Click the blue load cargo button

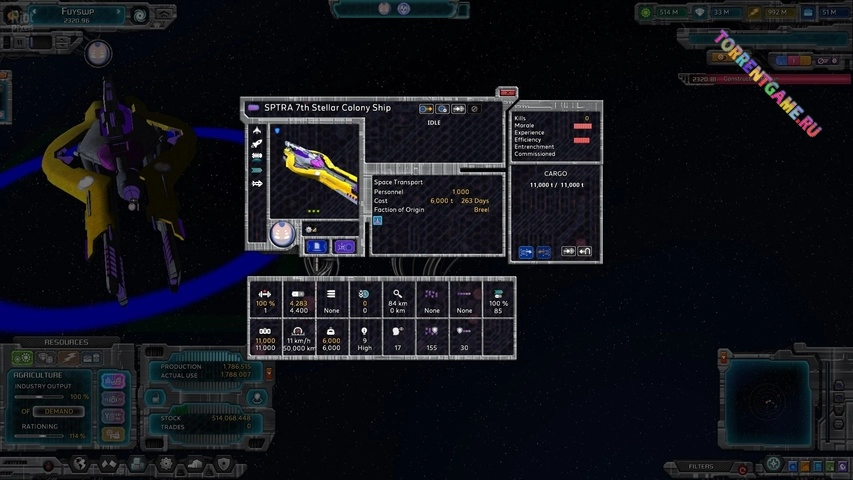(x=526, y=252)
